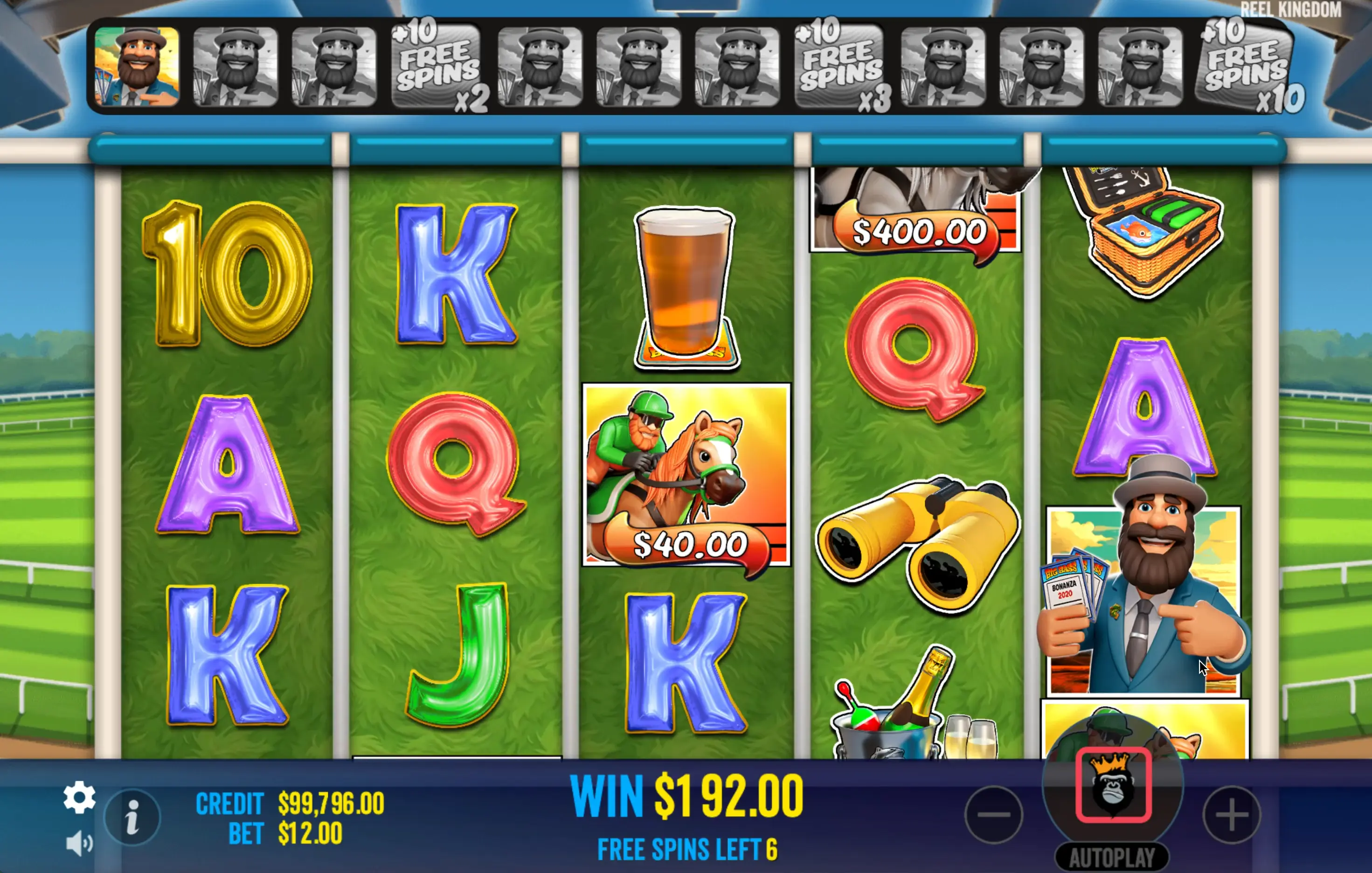Open the game info paytable

tap(132, 818)
